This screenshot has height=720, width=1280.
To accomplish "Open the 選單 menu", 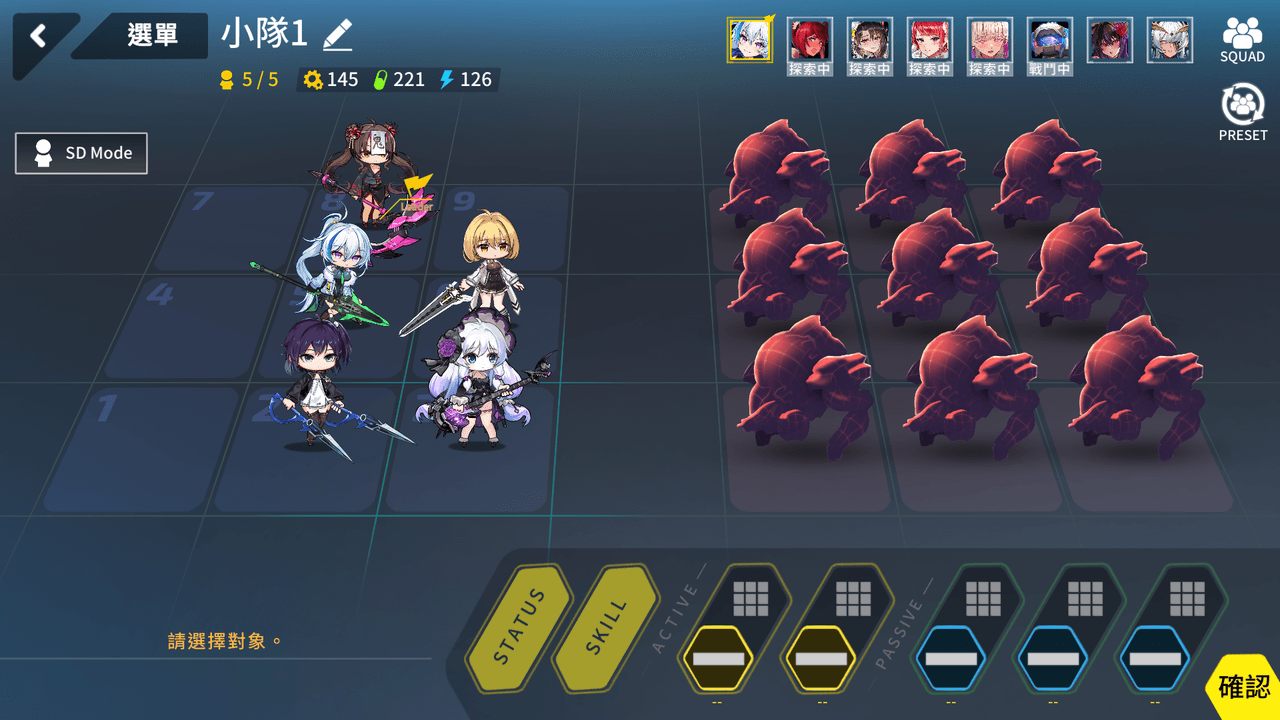I will click(x=152, y=36).
